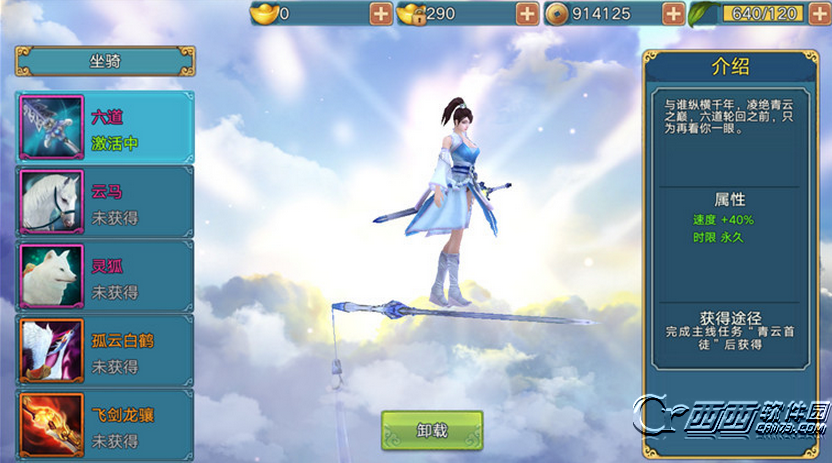832x463 pixels.
Task: Select the 六道 mount entry
Action: (105, 128)
